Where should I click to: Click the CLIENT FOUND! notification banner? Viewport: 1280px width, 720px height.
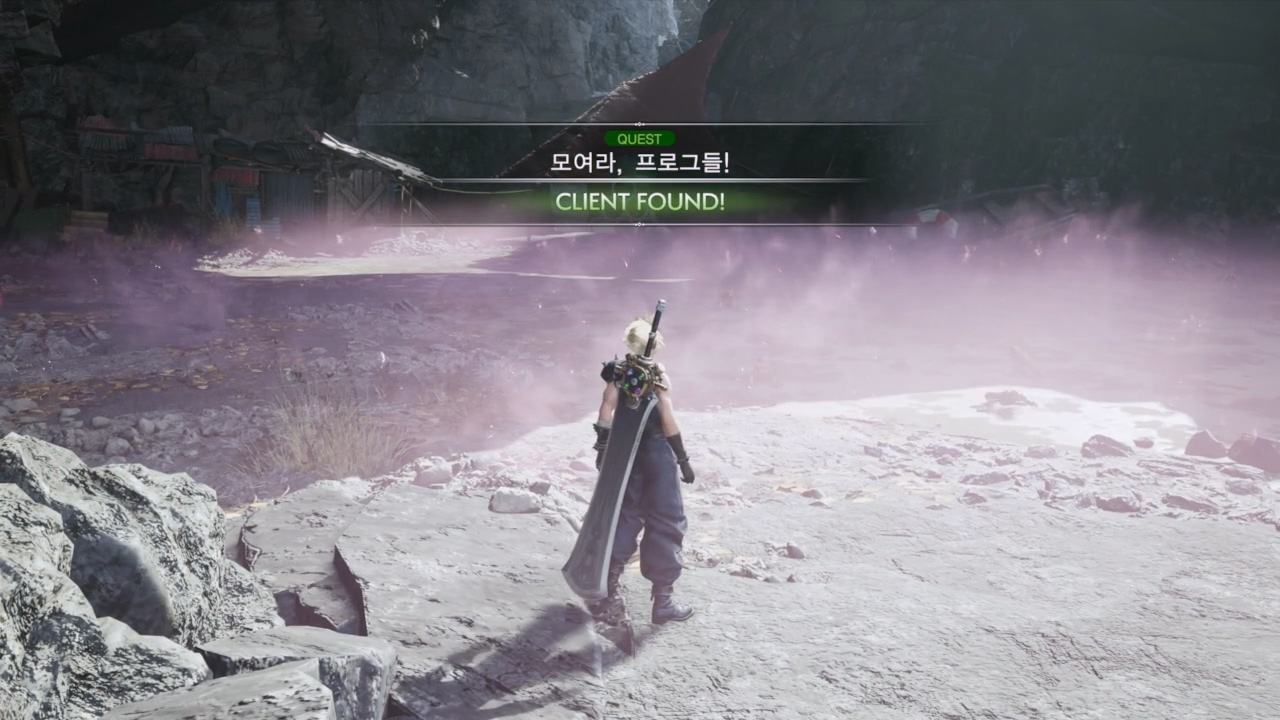coord(640,202)
